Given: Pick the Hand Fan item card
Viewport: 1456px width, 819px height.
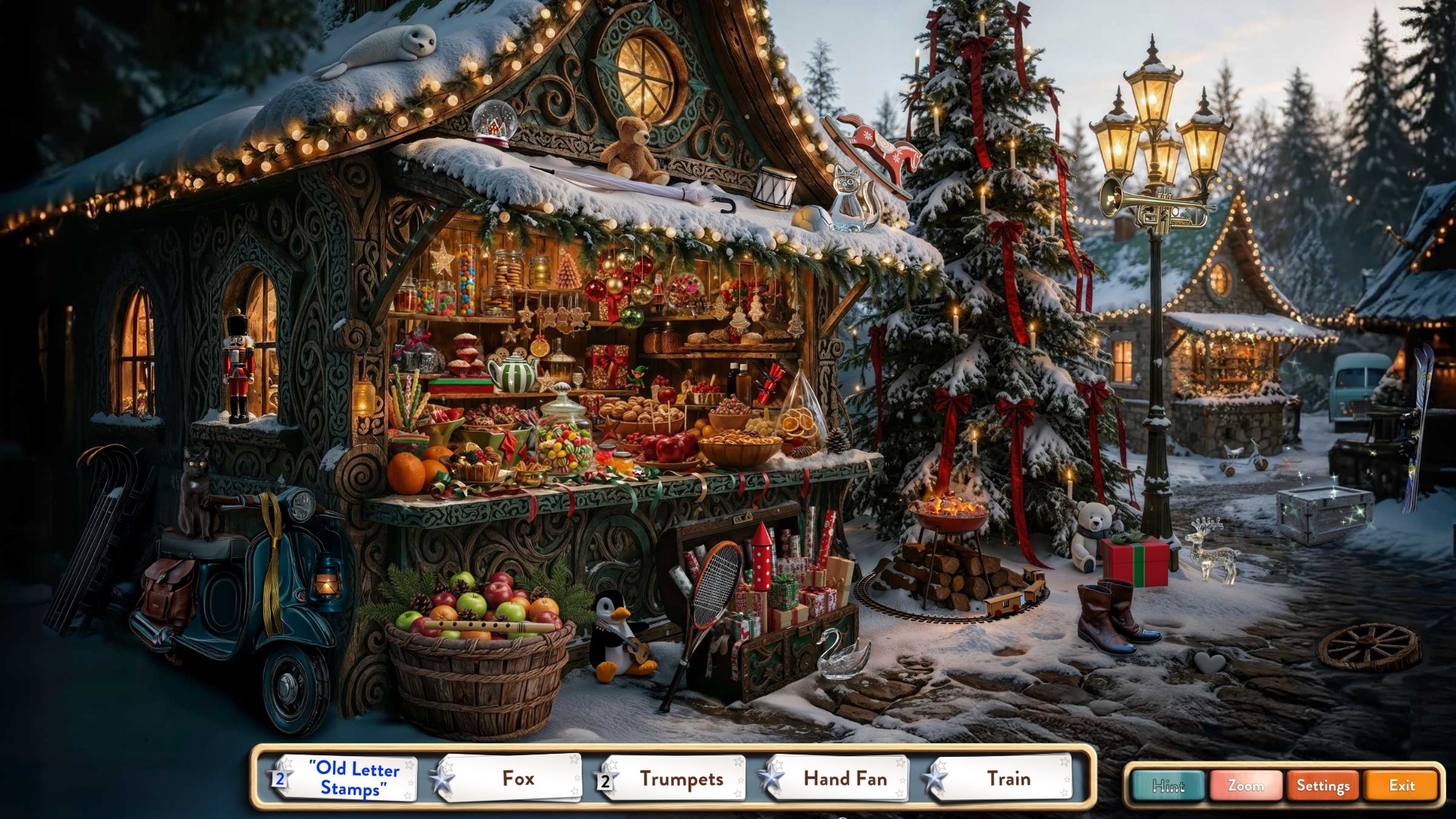Looking at the screenshot, I should tap(838, 778).
